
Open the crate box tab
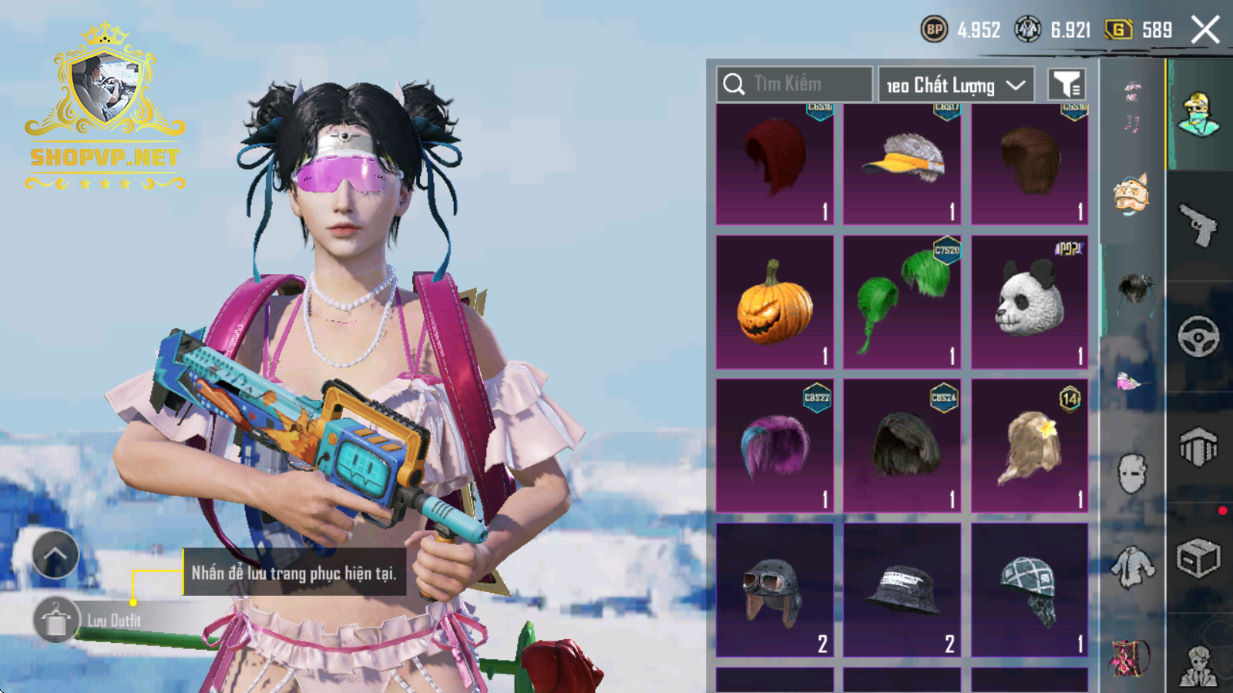pyautogui.click(x=1198, y=558)
